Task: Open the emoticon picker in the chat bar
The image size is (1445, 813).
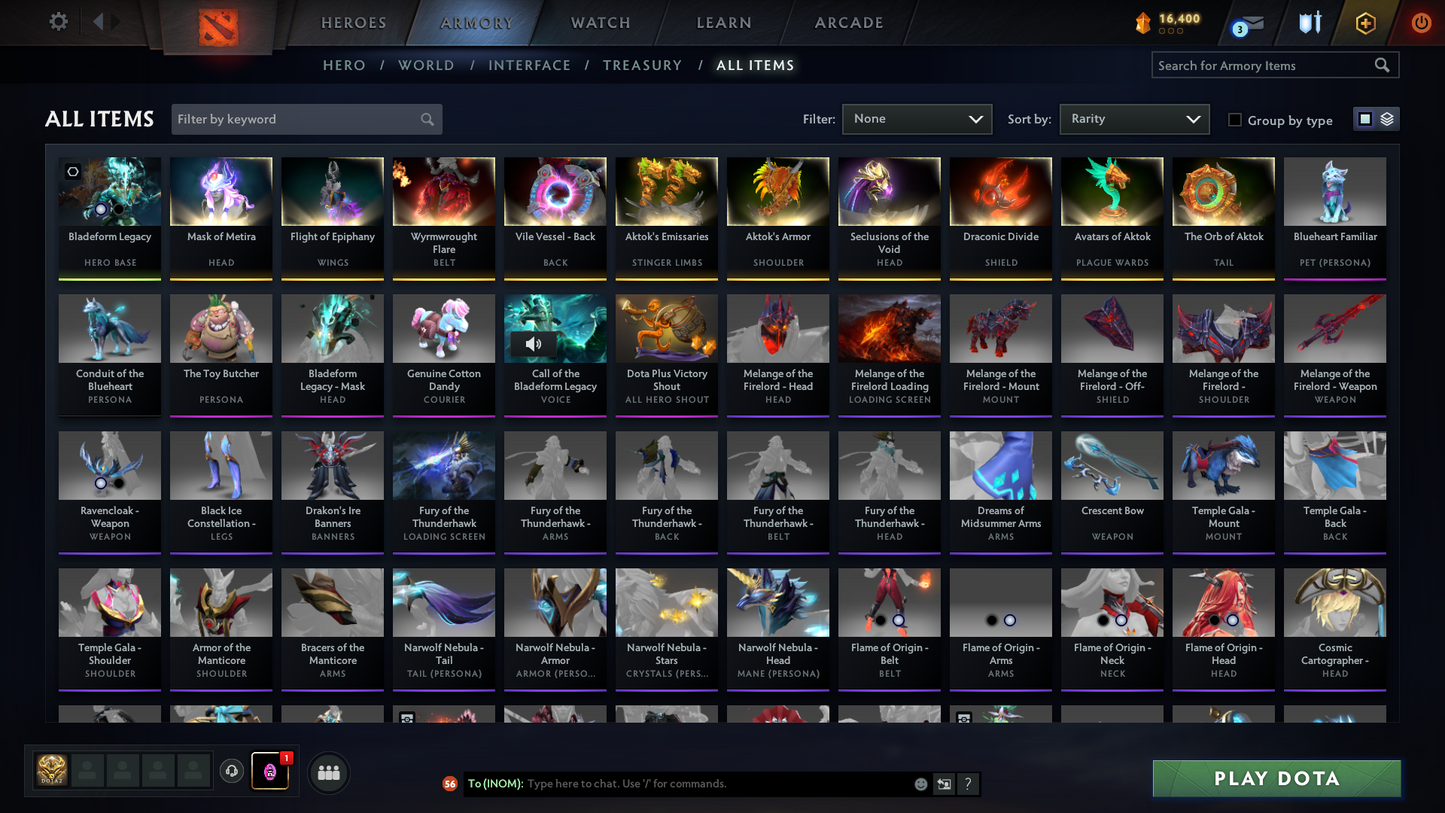Action: [x=920, y=784]
